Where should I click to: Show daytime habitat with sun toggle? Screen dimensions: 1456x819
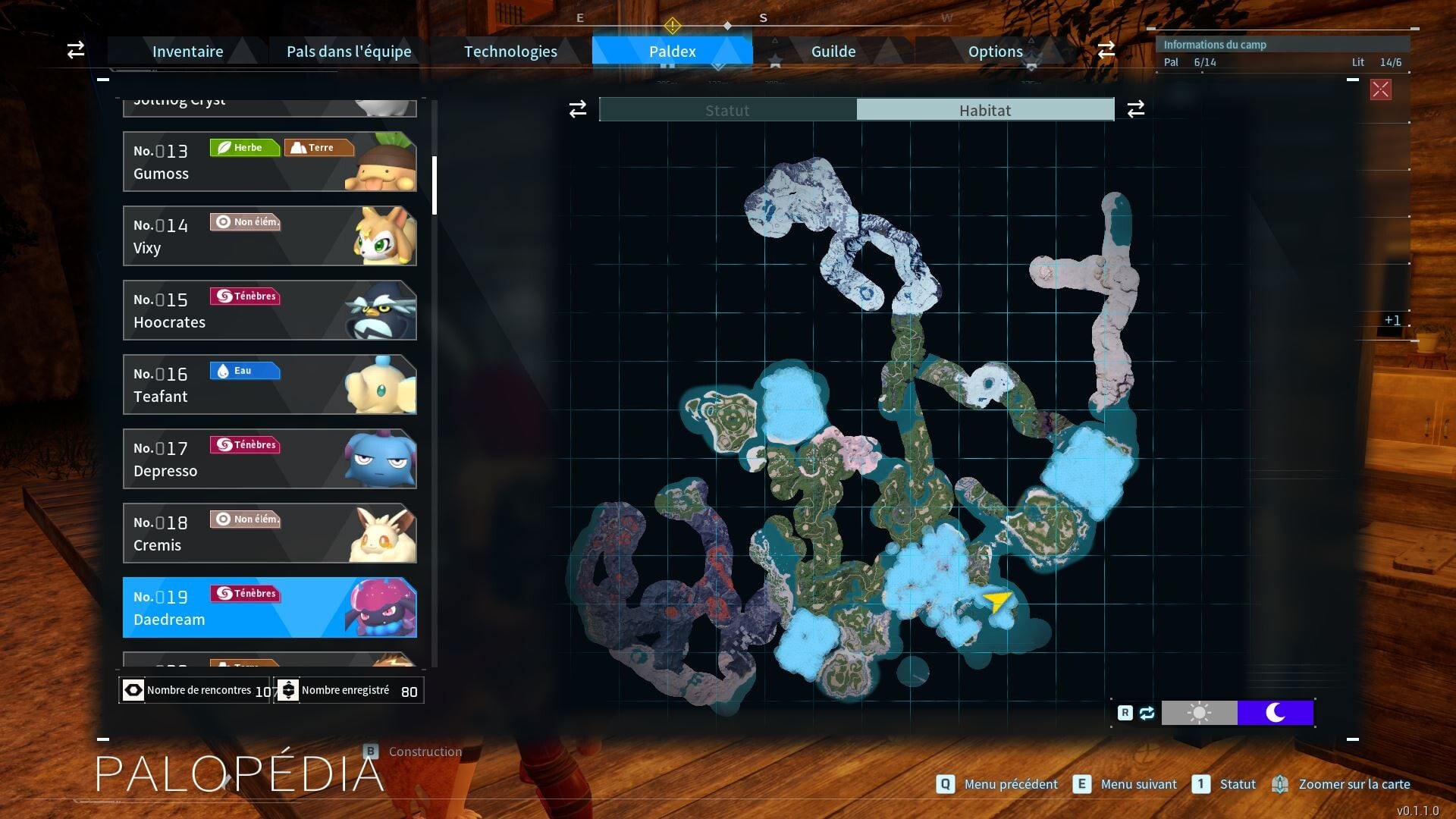click(1199, 713)
